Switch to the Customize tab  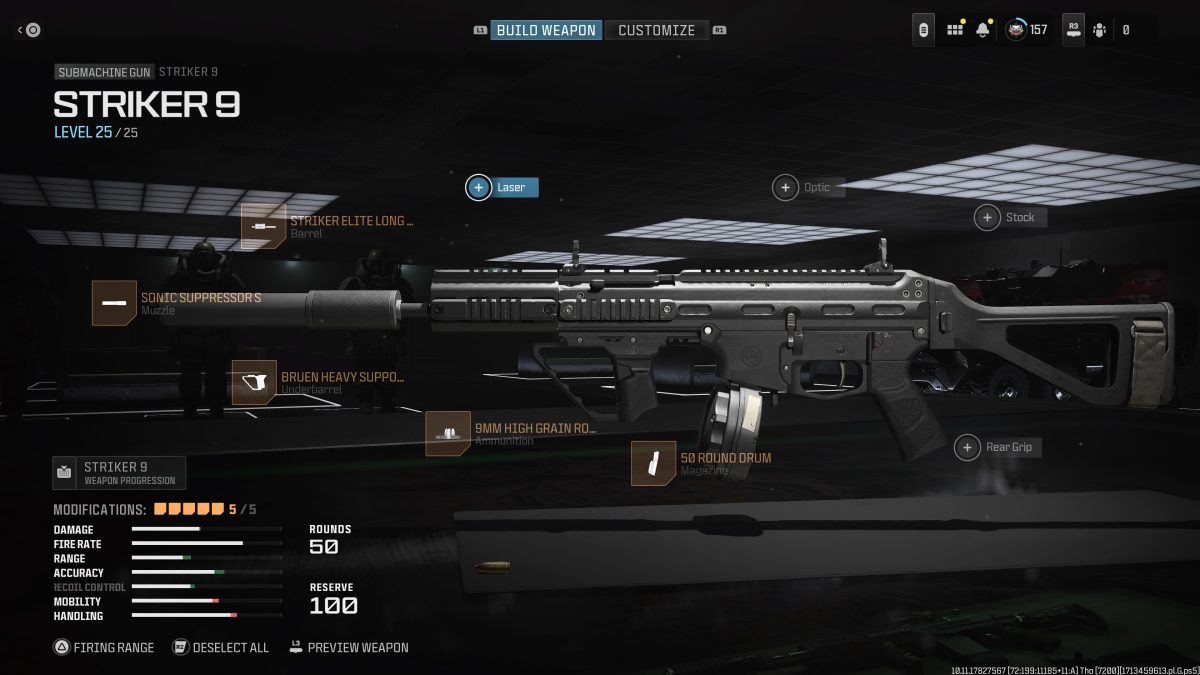click(x=656, y=30)
